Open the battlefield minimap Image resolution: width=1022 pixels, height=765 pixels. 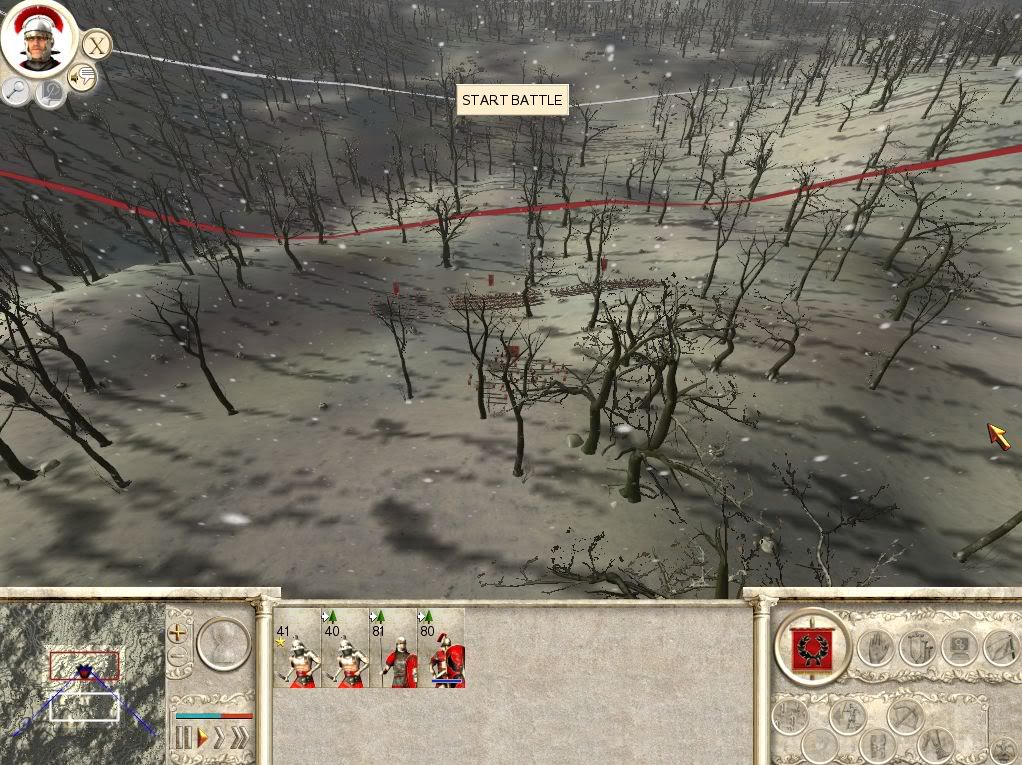coord(84,678)
